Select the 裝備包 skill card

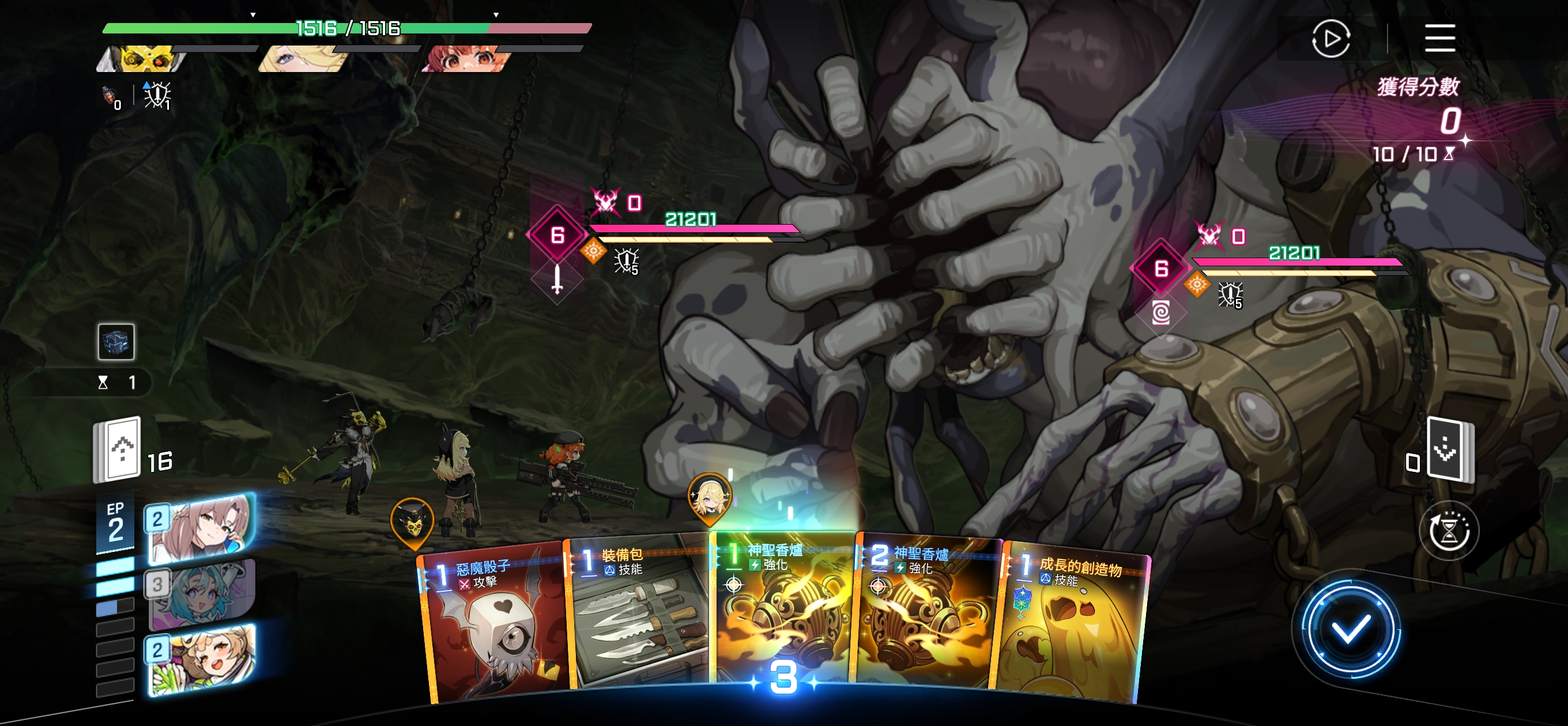click(x=639, y=615)
